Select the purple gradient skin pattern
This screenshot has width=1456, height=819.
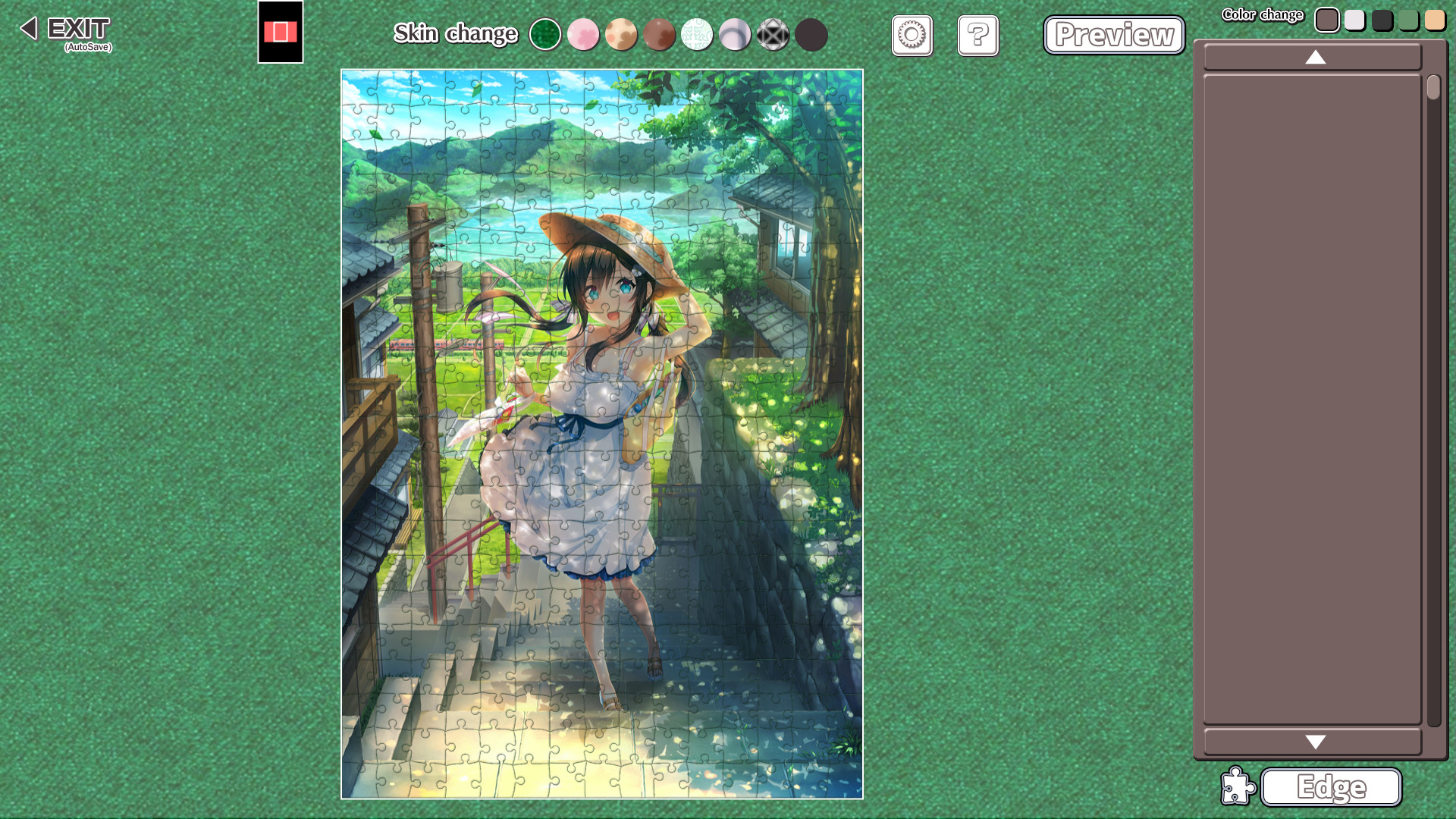[x=736, y=34]
